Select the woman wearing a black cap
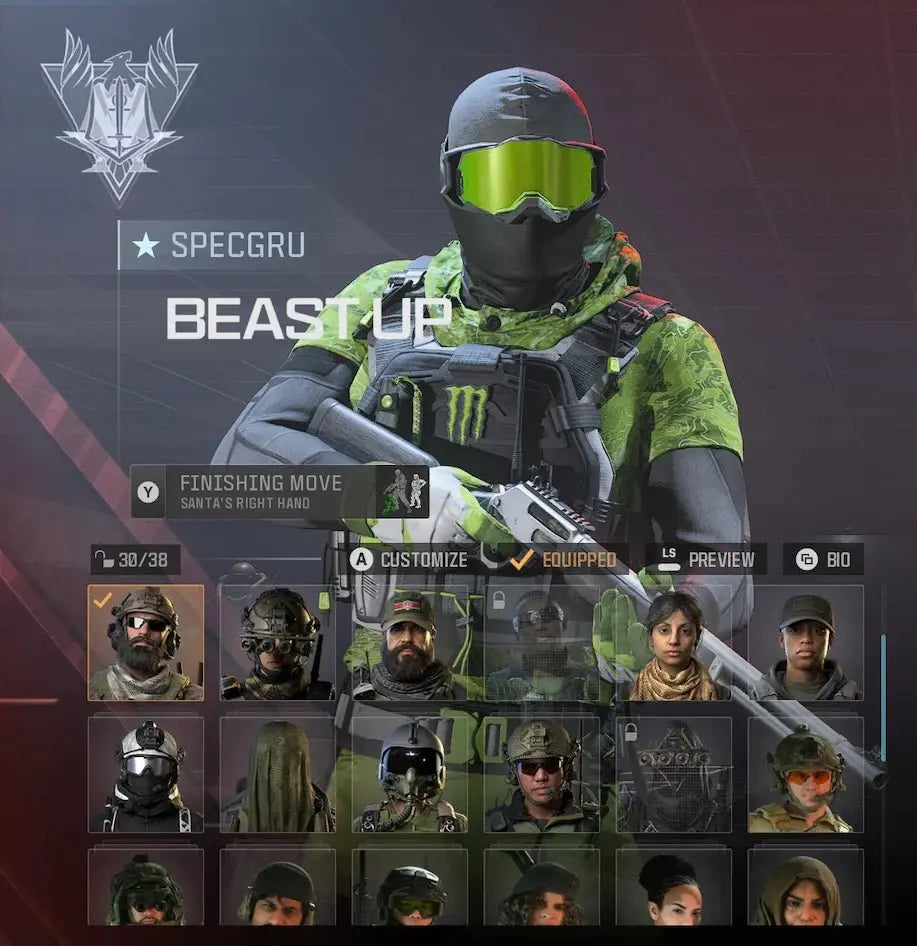 point(805,643)
